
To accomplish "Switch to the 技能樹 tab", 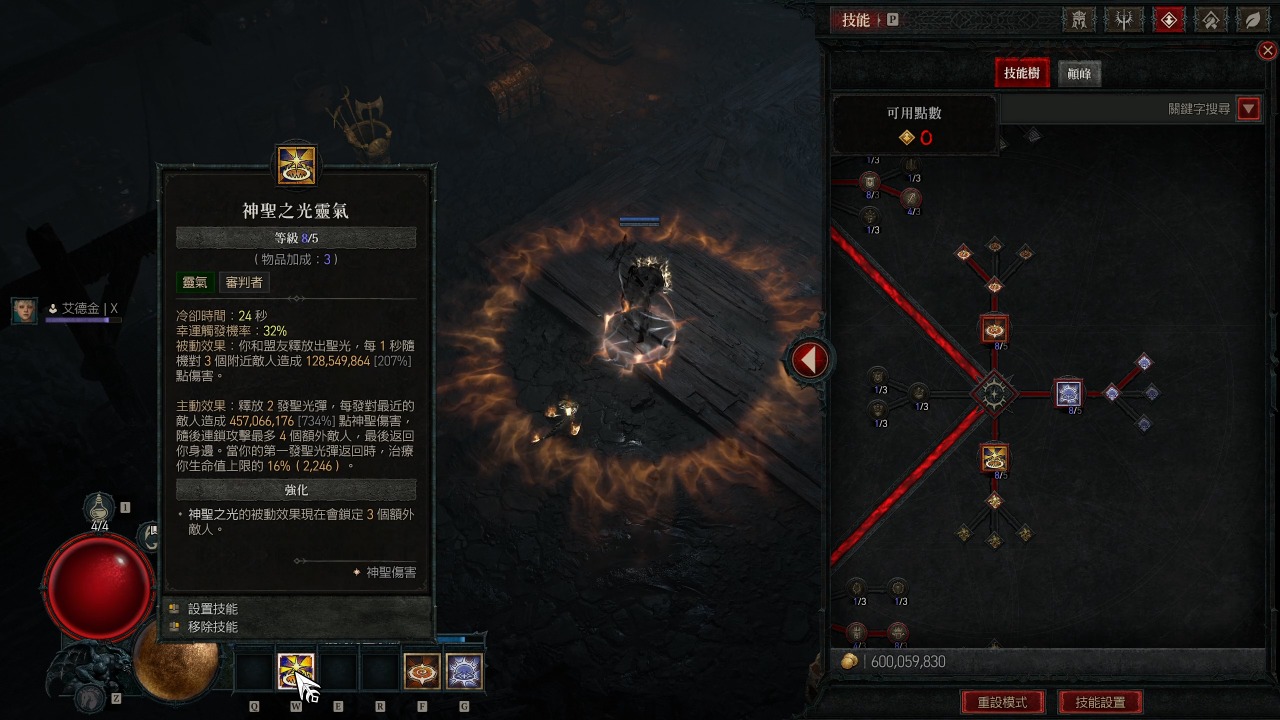I will pos(1021,73).
